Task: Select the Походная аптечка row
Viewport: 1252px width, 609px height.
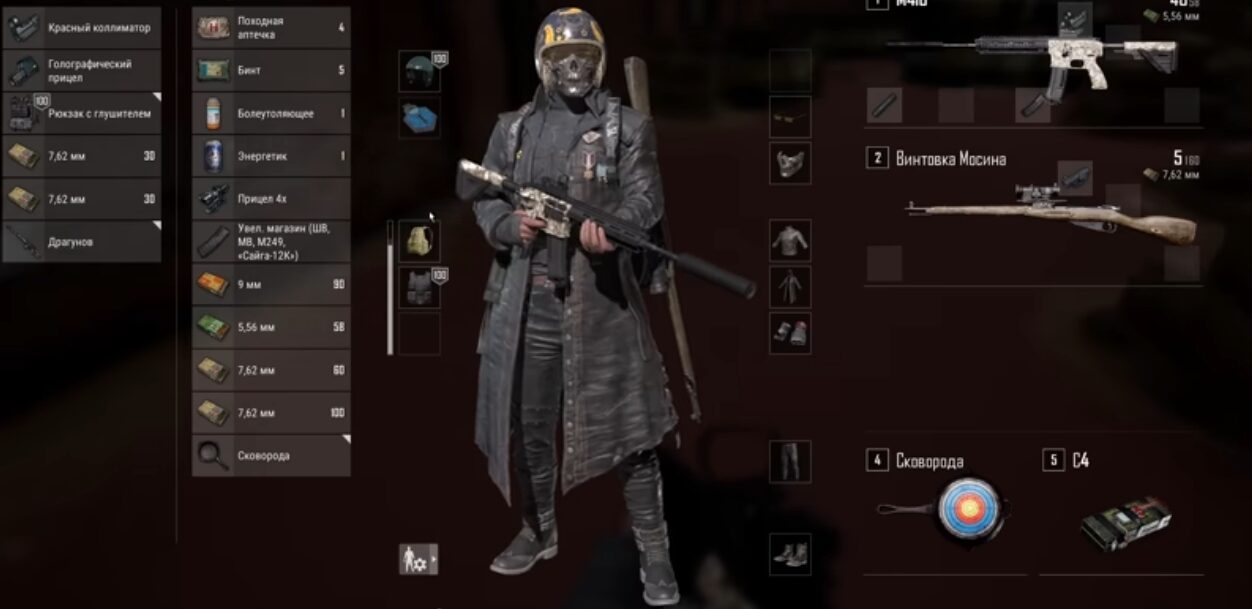Action: 271,28
